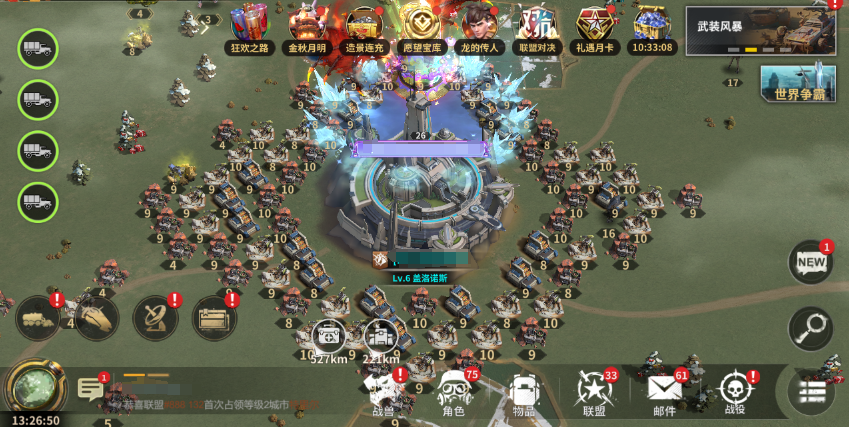
Task: Open the 礼遇月卡 monthly card
Action: (x=596, y=26)
